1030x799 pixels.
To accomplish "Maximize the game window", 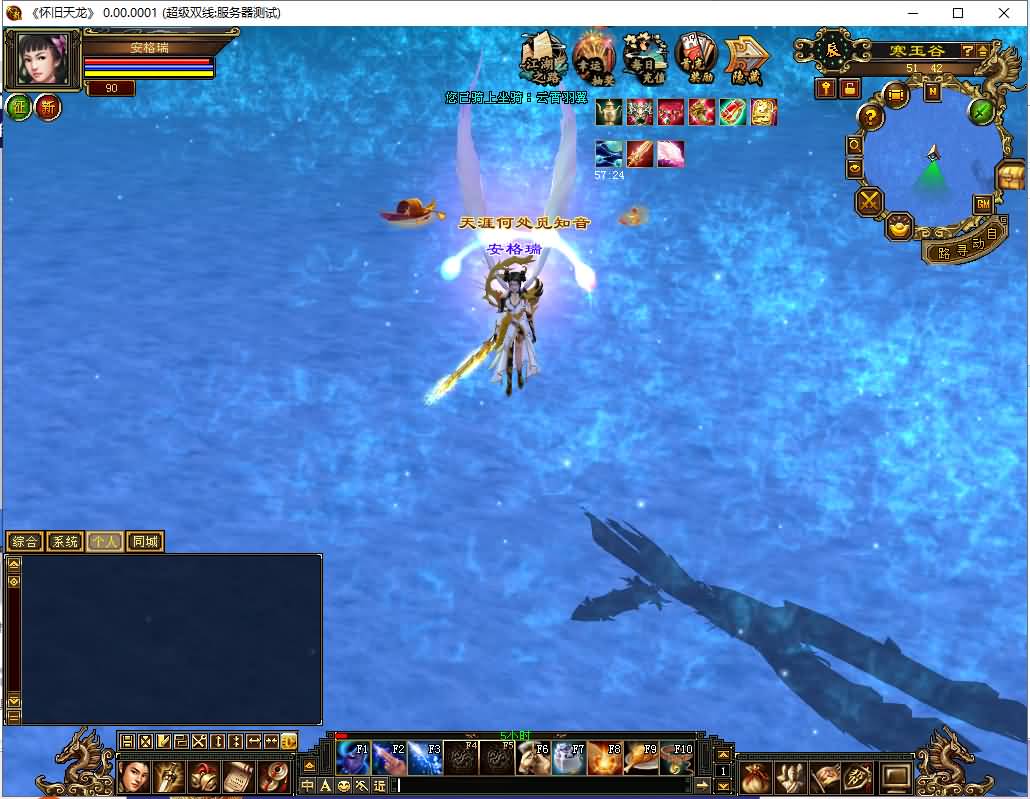I will point(958,13).
